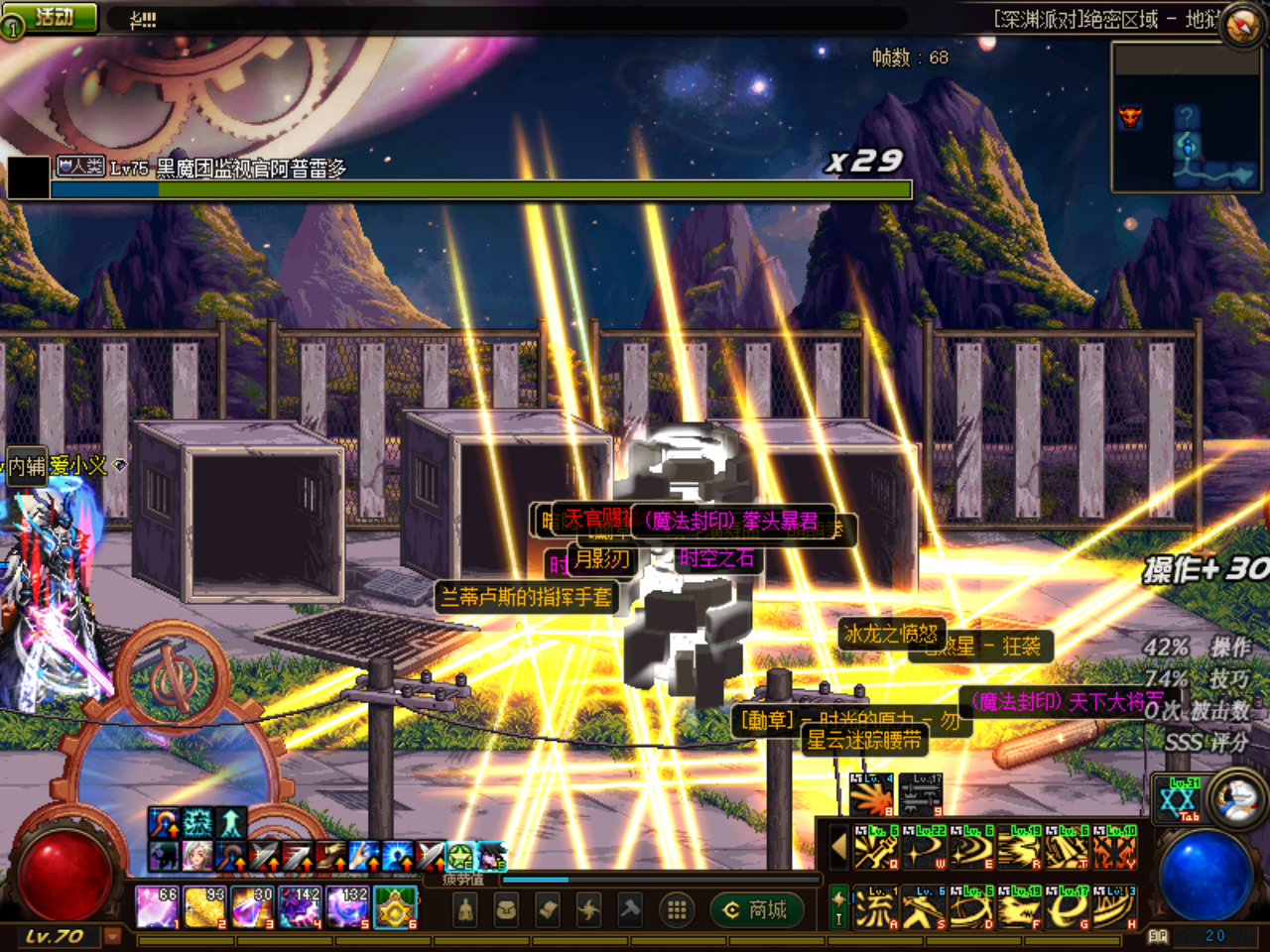Screen dimensions: 1270x952
Task: Click the unexplored question-mark room on minimap
Action: pyautogui.click(x=1187, y=117)
